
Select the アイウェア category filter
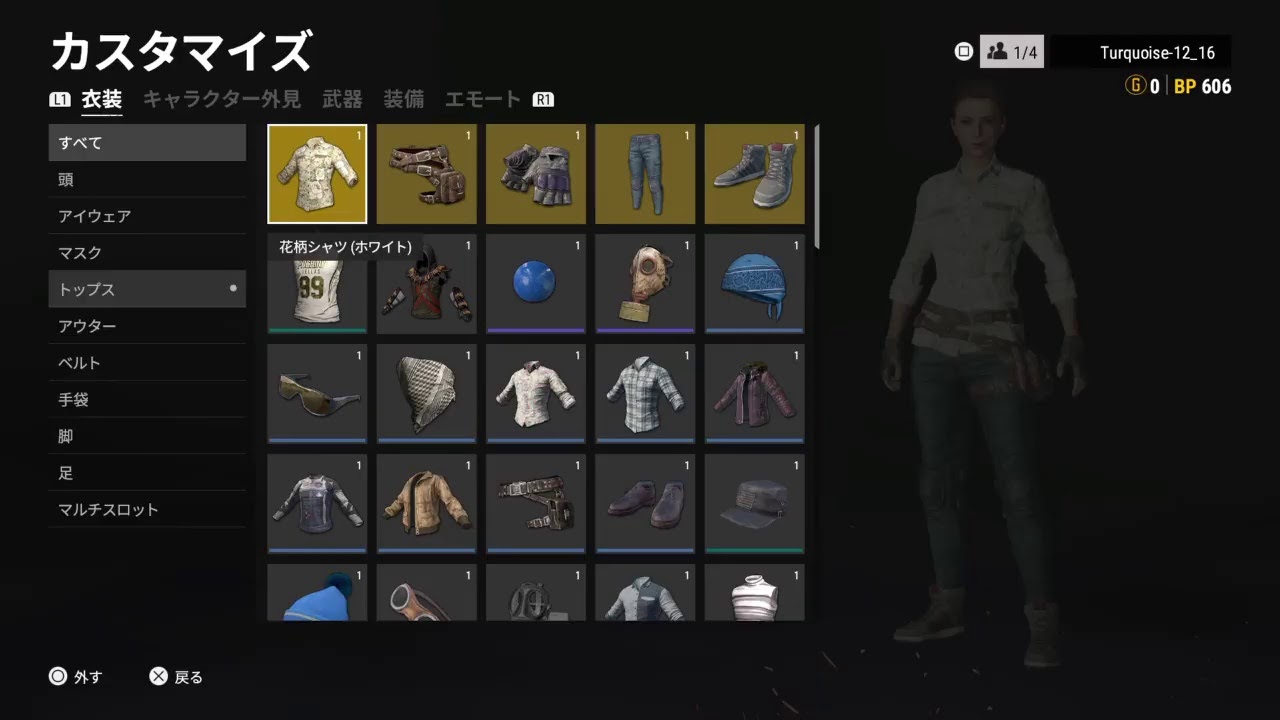[x=147, y=216]
